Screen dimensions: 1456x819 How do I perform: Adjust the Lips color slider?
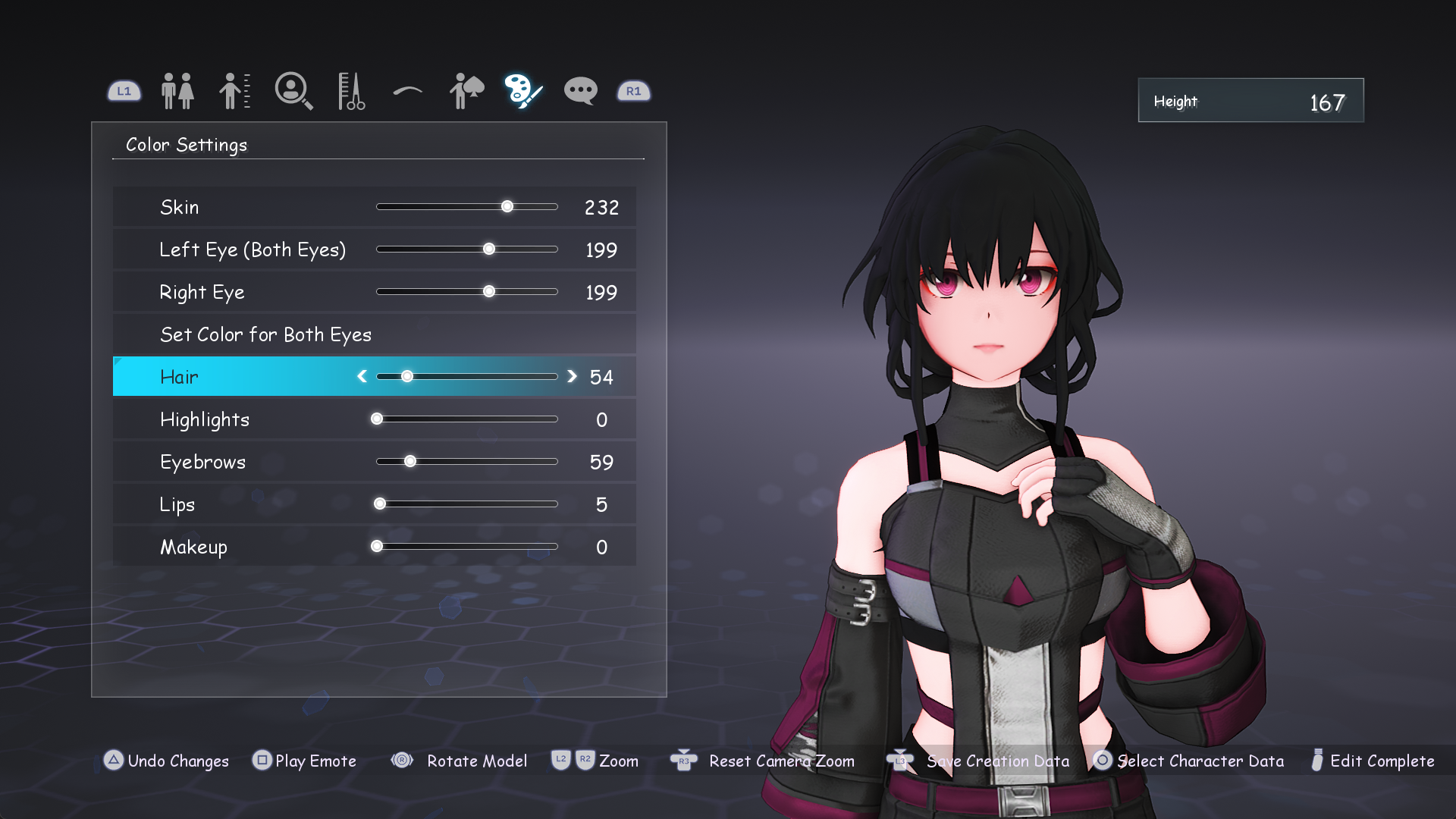coord(380,504)
